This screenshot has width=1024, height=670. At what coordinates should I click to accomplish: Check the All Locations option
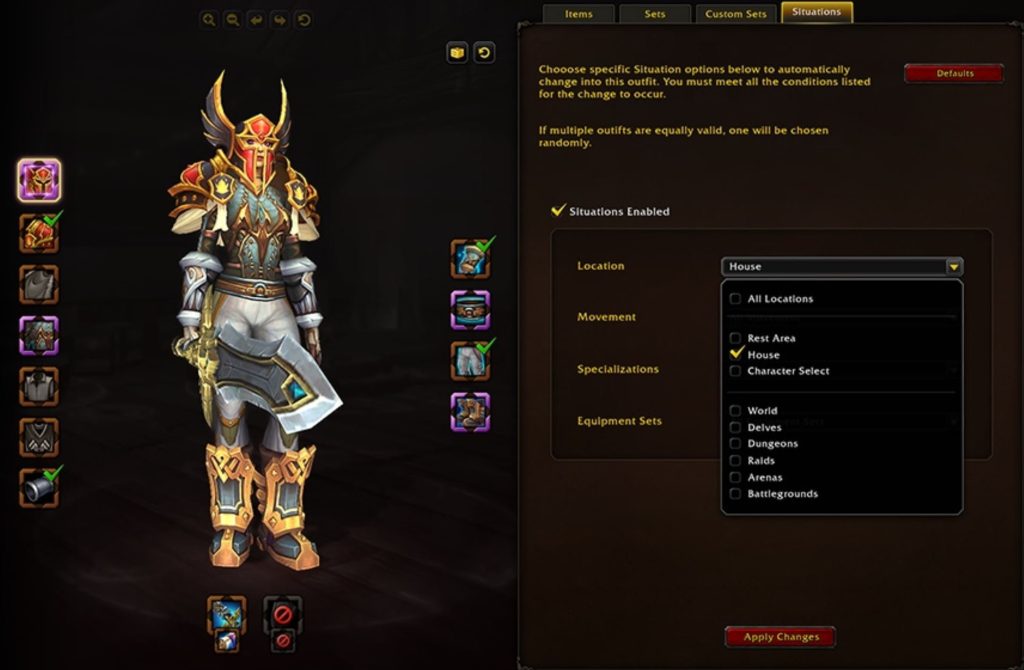click(736, 299)
